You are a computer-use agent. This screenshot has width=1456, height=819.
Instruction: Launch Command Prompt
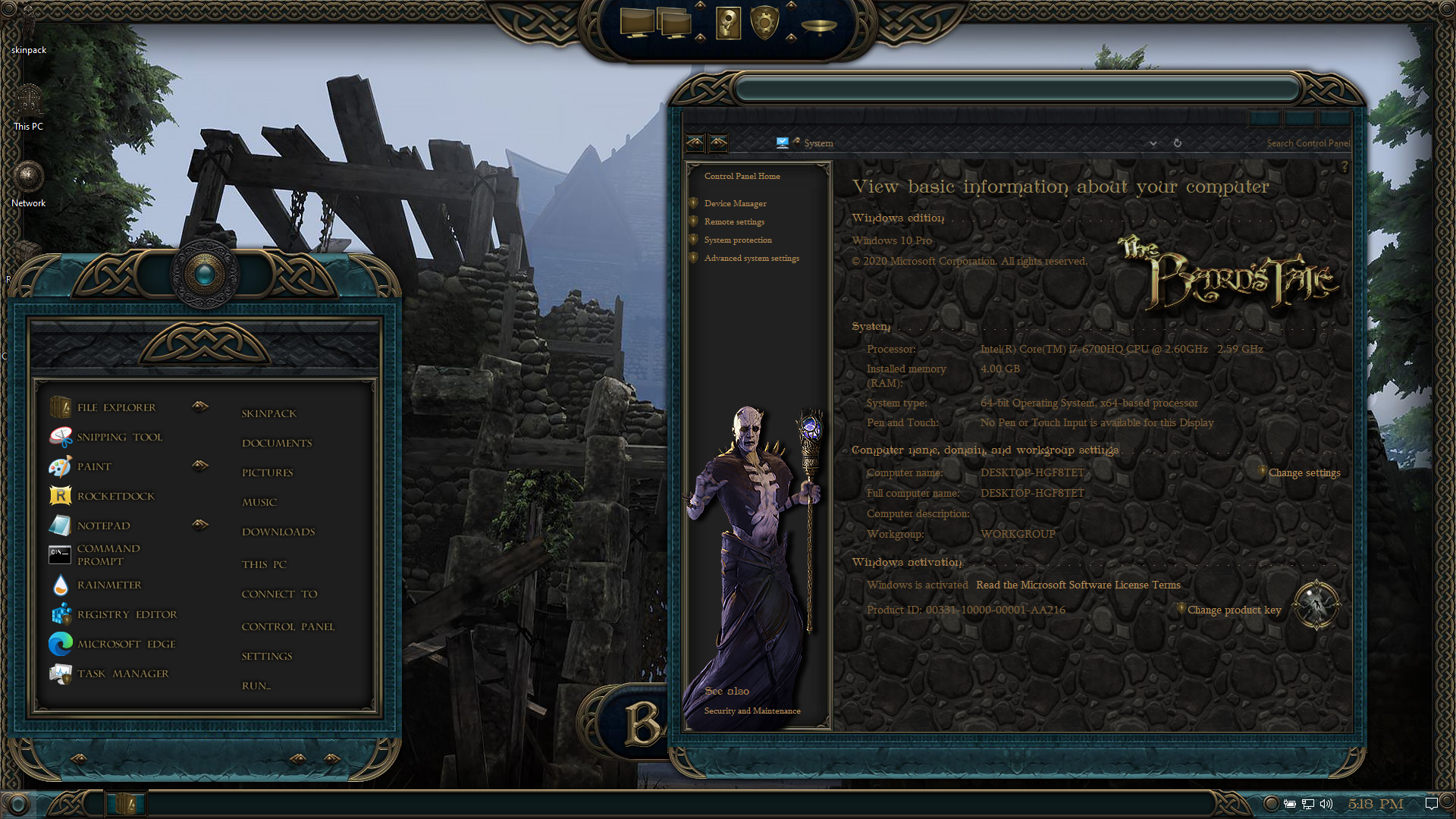108,554
